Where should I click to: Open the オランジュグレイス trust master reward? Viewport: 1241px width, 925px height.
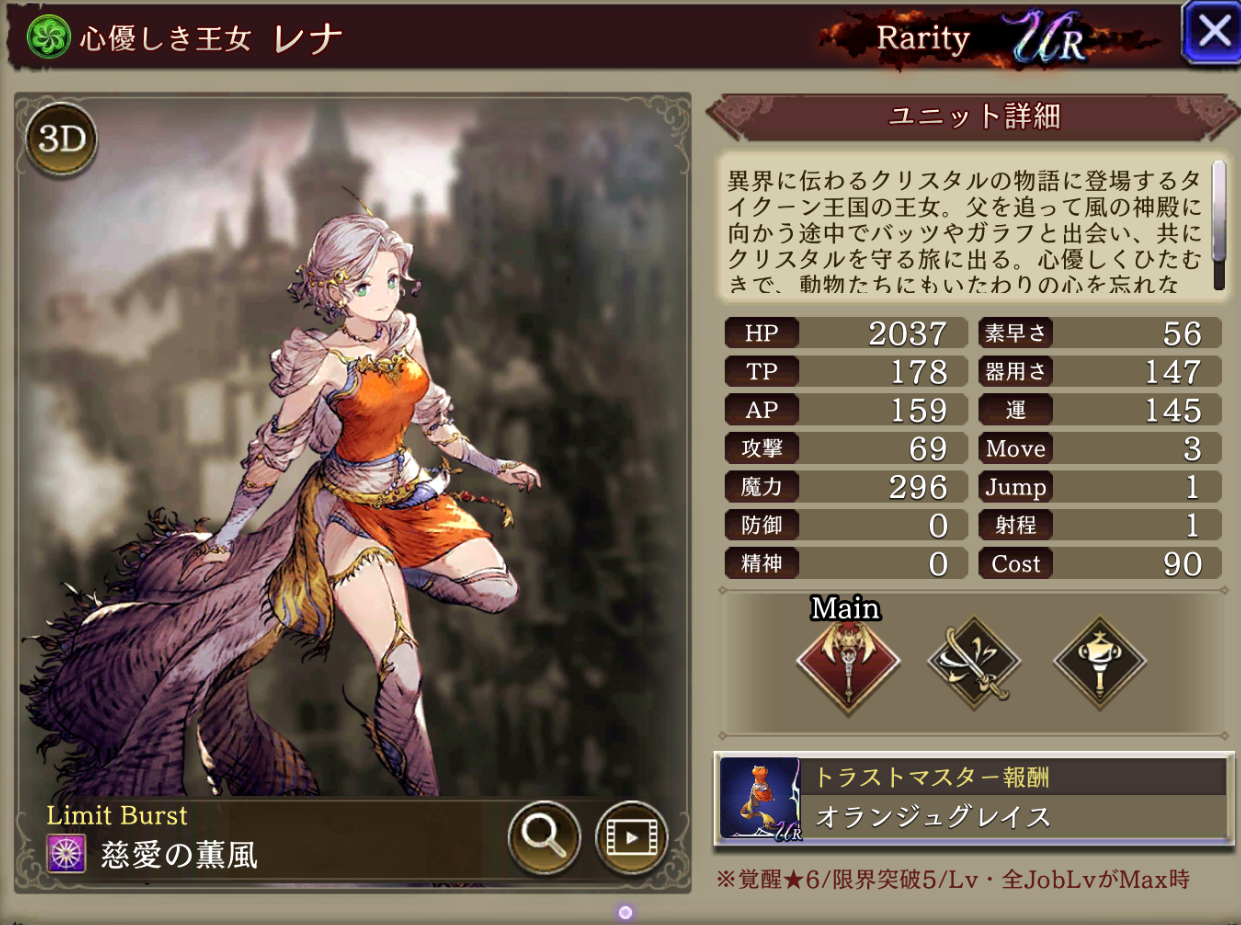click(x=972, y=798)
